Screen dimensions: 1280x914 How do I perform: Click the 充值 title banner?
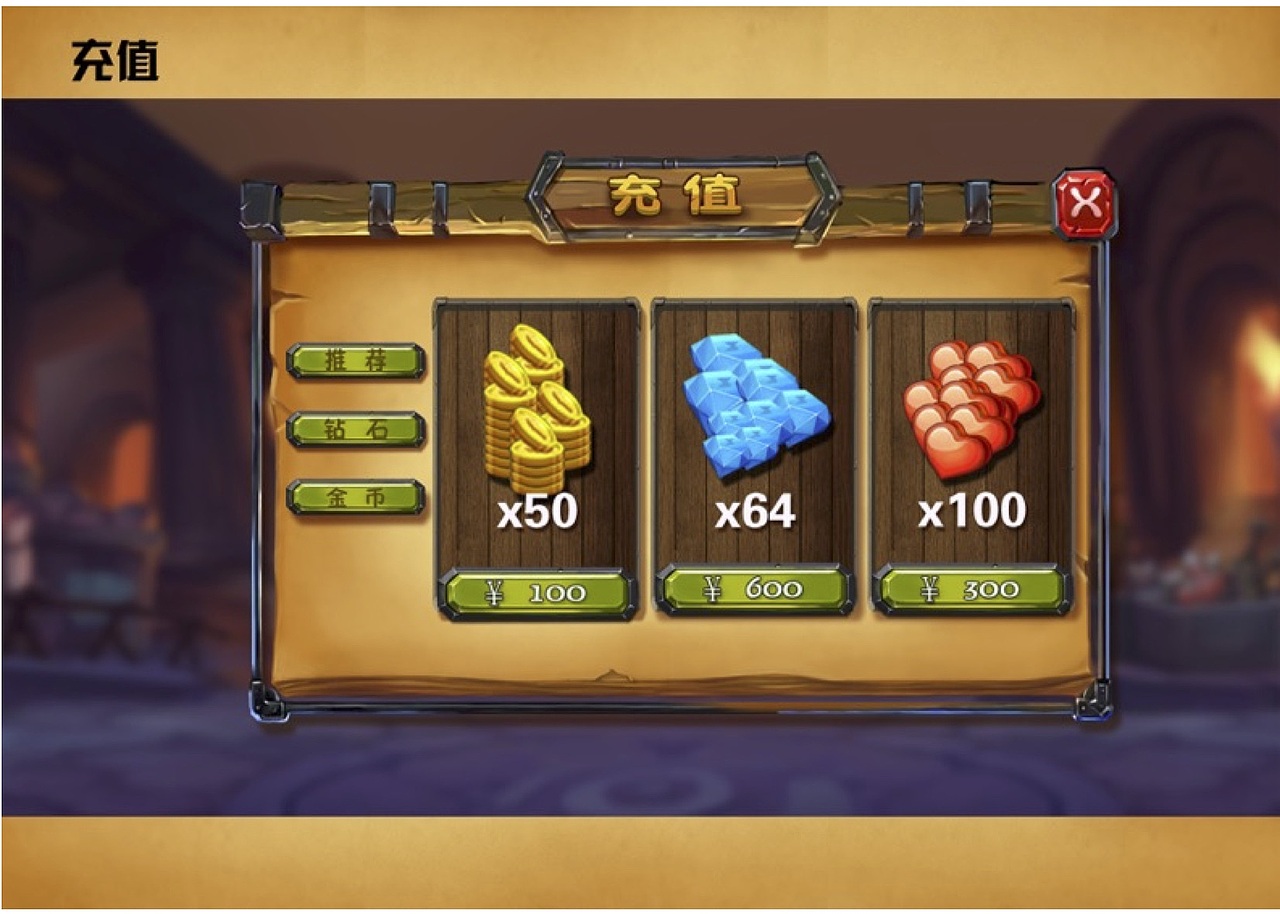(680, 197)
